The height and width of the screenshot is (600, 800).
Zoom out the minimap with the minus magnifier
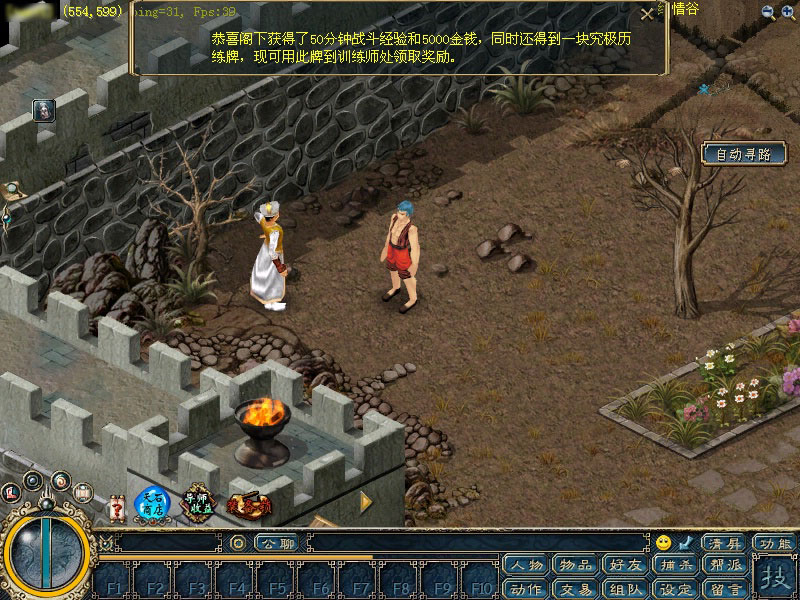pos(768,12)
